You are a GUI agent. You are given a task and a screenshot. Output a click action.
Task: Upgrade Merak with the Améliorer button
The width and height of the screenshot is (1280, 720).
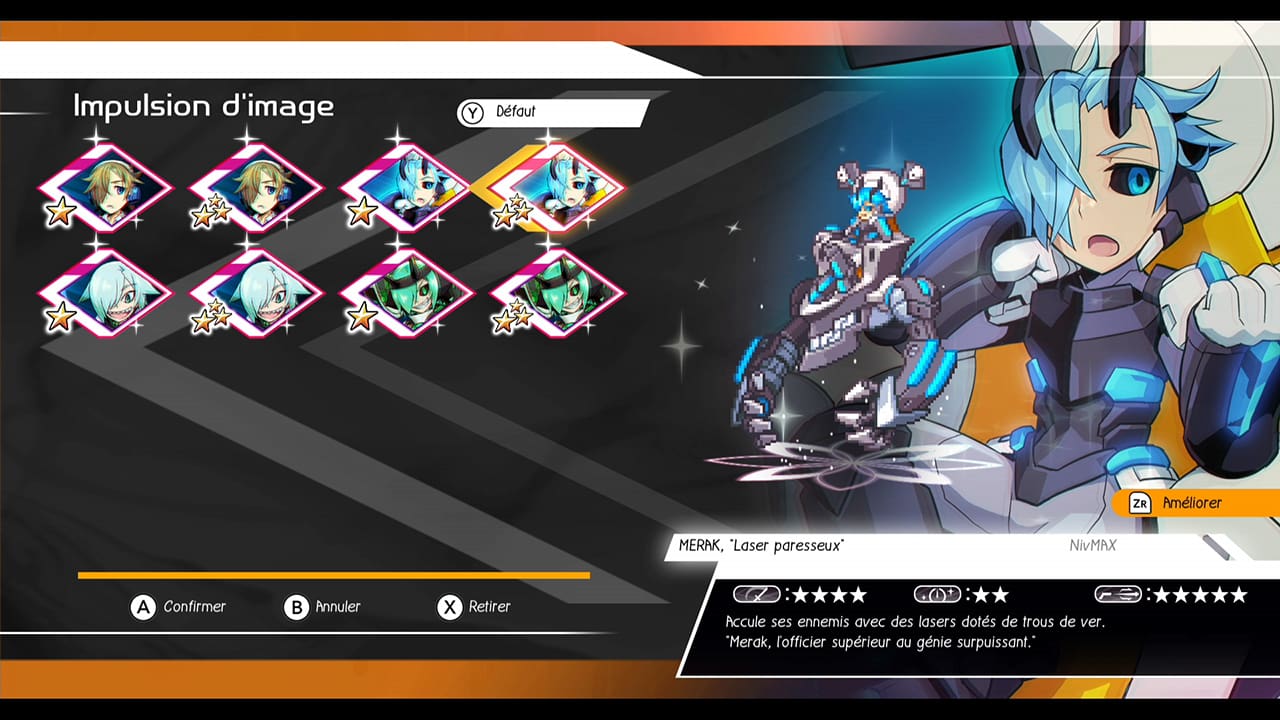coord(1190,503)
